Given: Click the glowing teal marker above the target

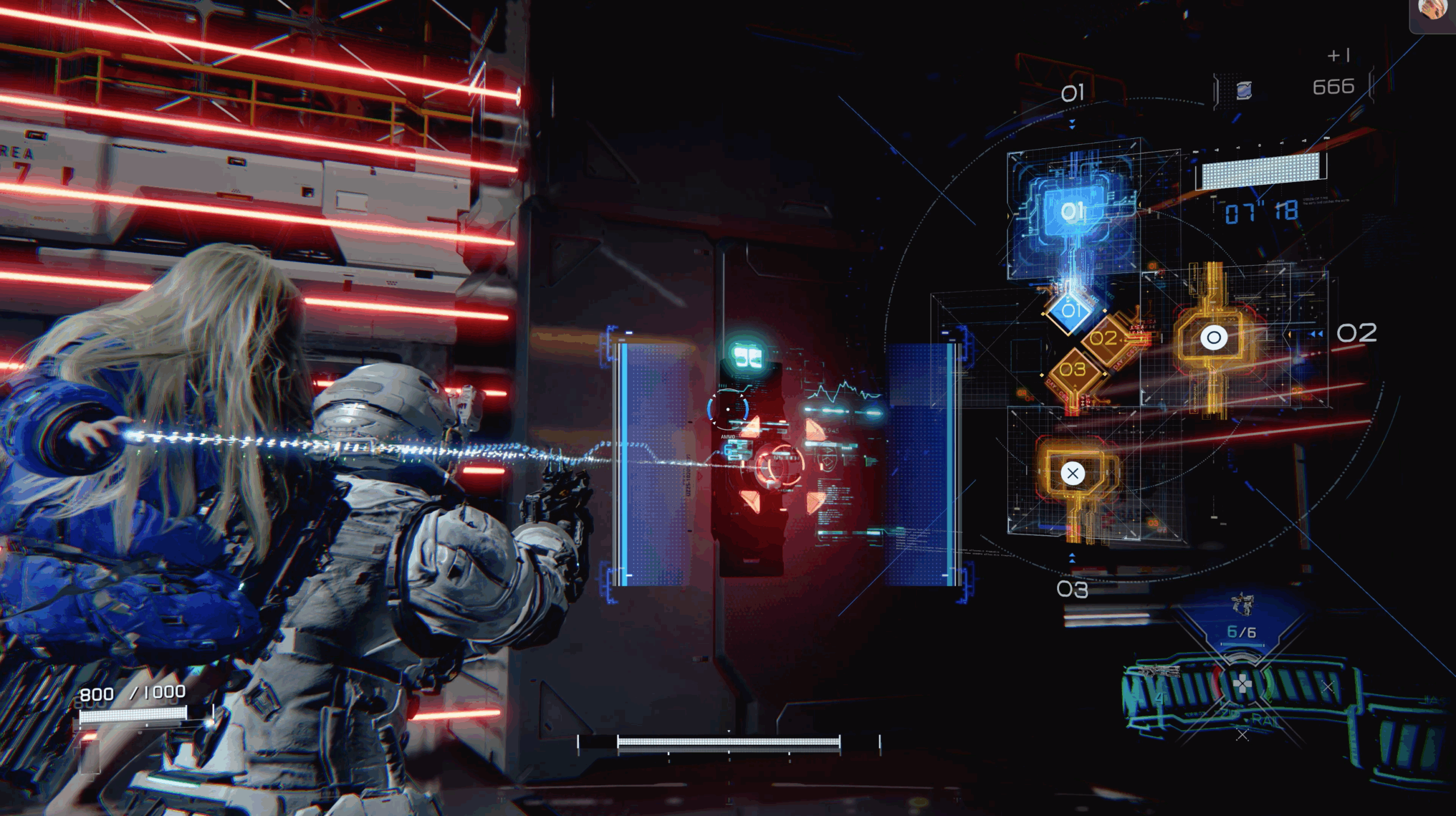Looking at the screenshot, I should (x=747, y=356).
